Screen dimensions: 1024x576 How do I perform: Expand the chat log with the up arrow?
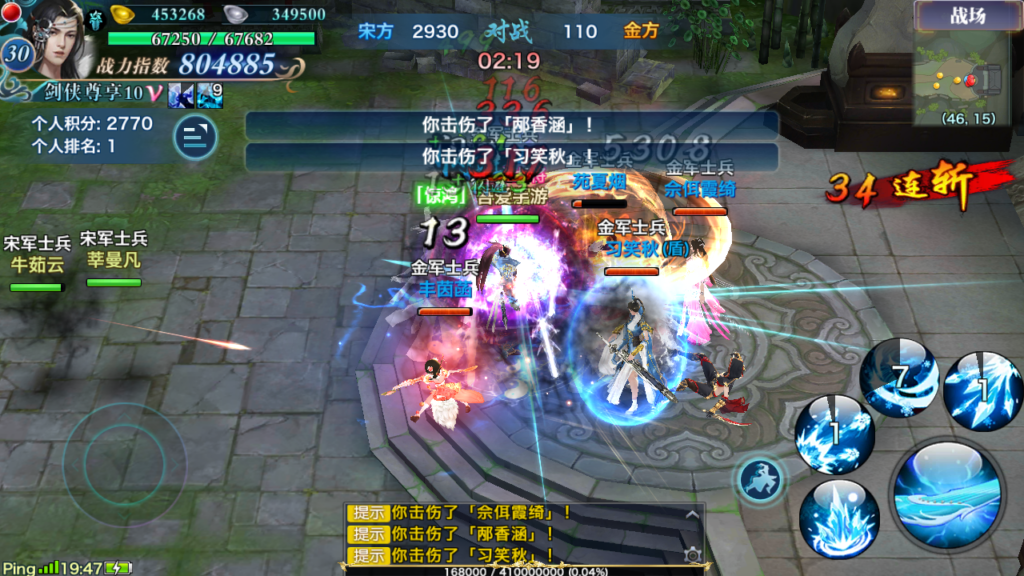[x=690, y=514]
